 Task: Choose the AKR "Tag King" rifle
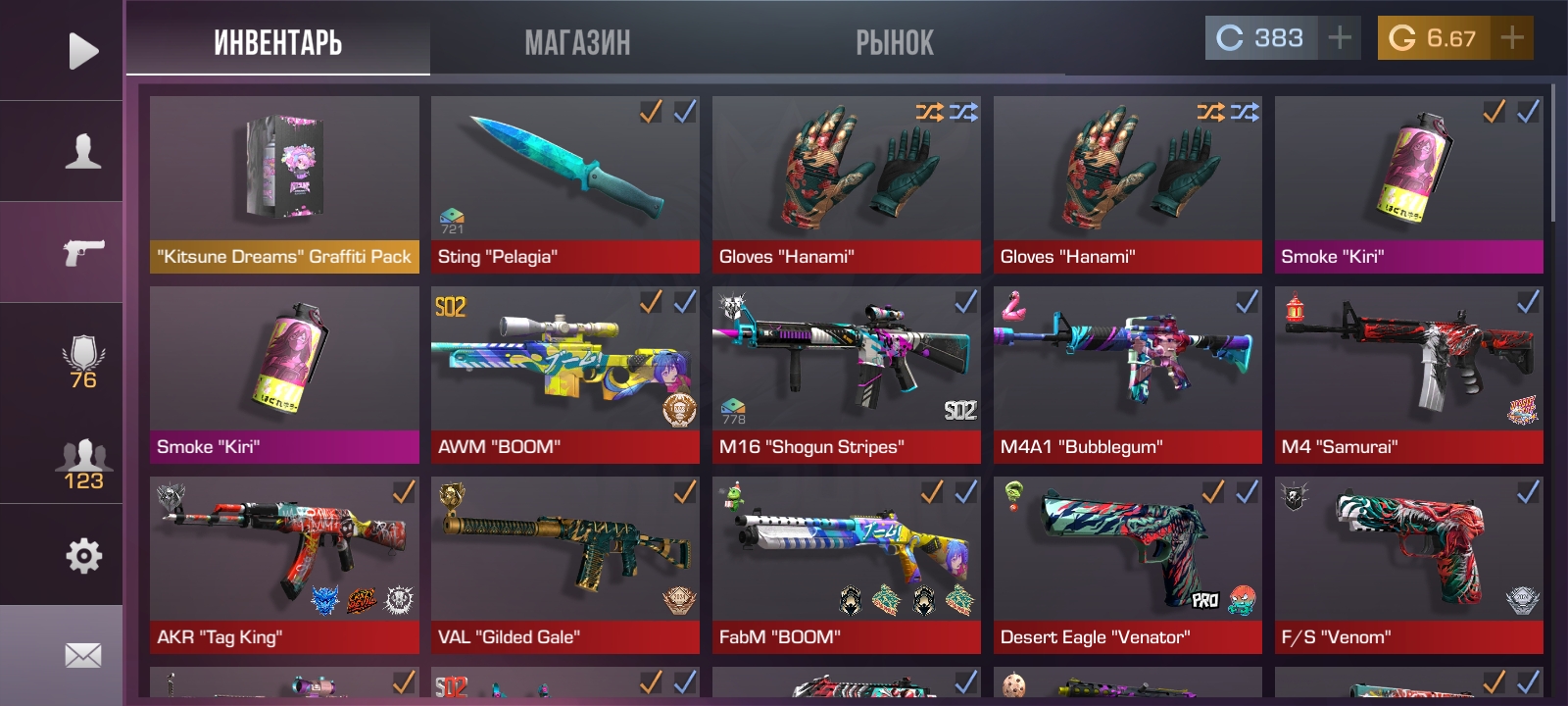(x=284, y=564)
